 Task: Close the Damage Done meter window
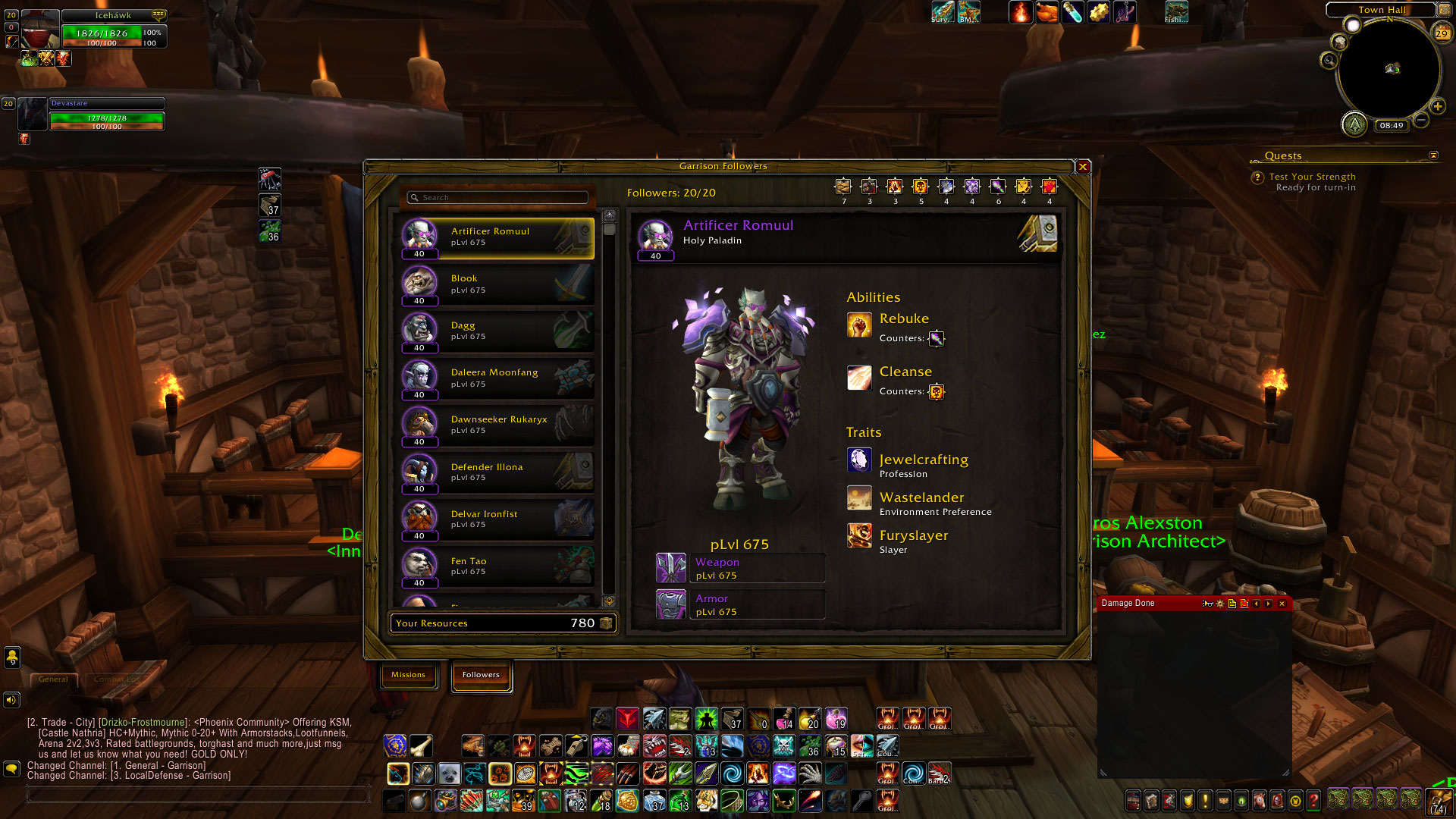tap(1282, 604)
